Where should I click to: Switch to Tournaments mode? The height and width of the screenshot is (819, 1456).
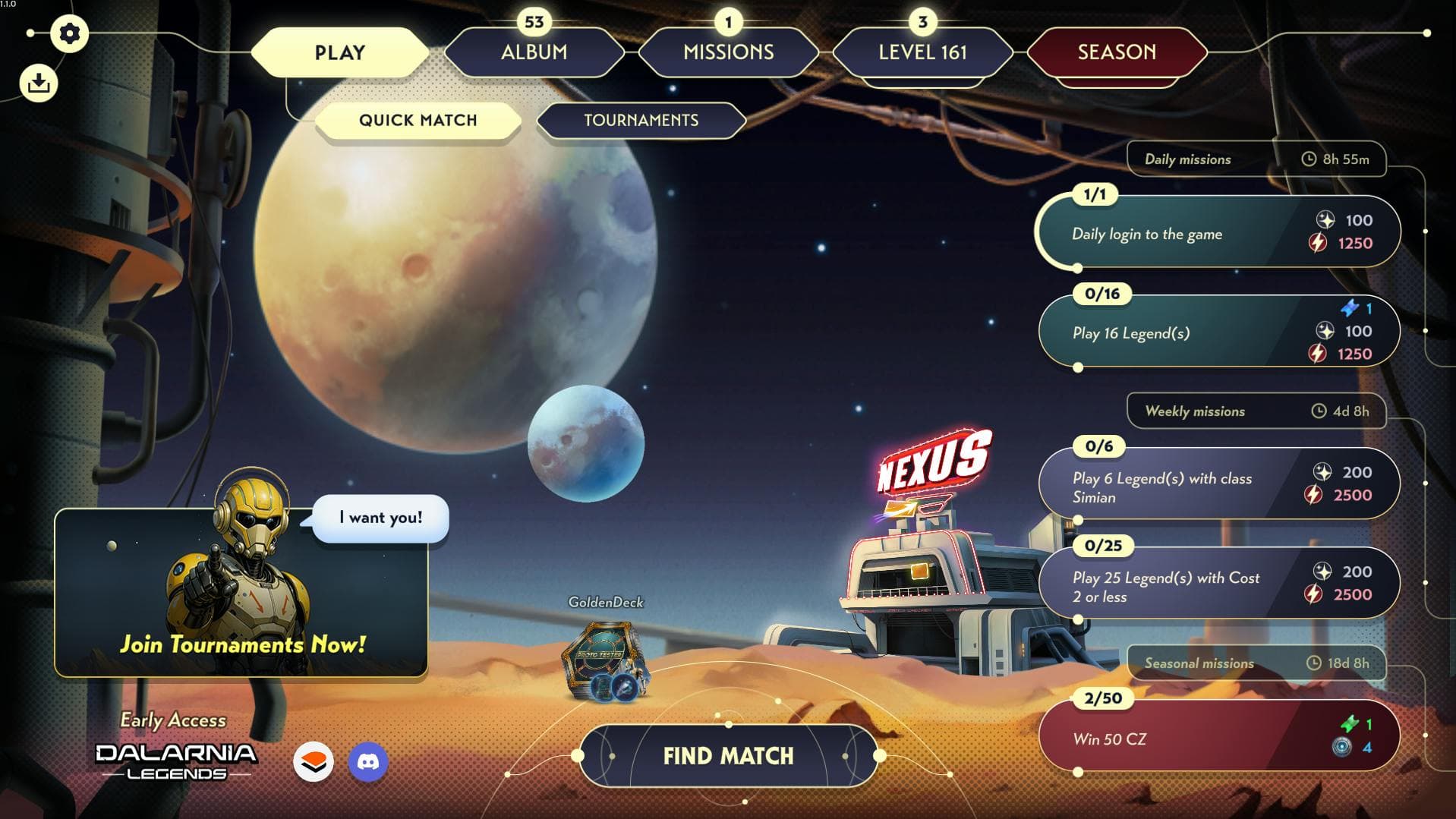pos(641,120)
